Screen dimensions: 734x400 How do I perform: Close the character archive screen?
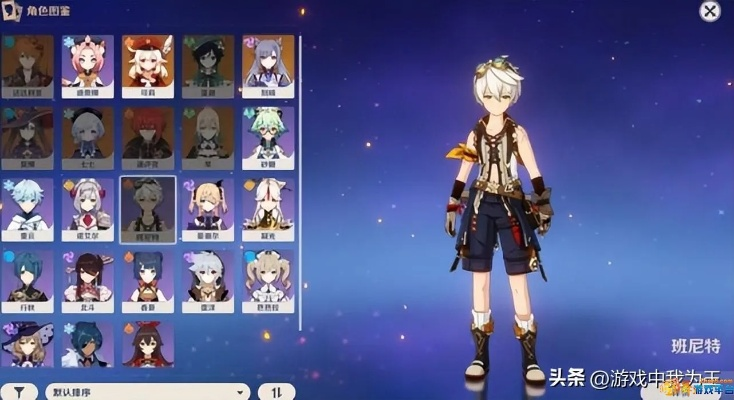(x=709, y=12)
